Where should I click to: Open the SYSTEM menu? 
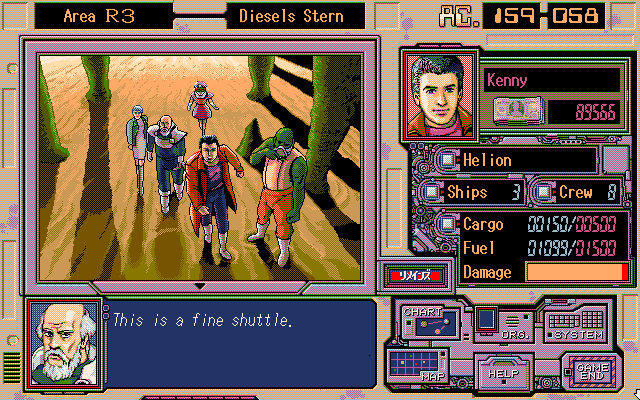(x=574, y=324)
